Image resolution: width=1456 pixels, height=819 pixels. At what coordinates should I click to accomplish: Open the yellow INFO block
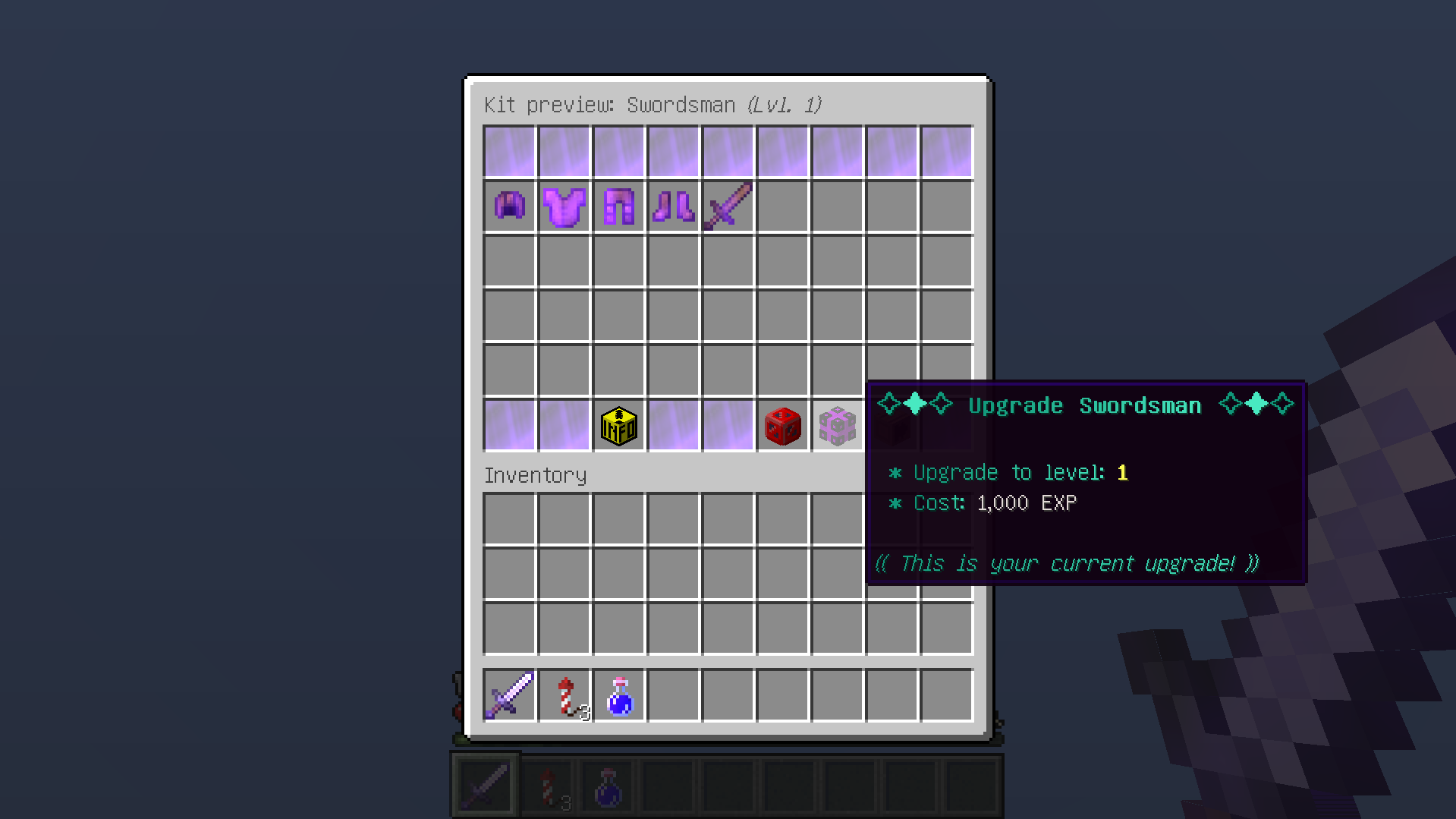coord(618,425)
